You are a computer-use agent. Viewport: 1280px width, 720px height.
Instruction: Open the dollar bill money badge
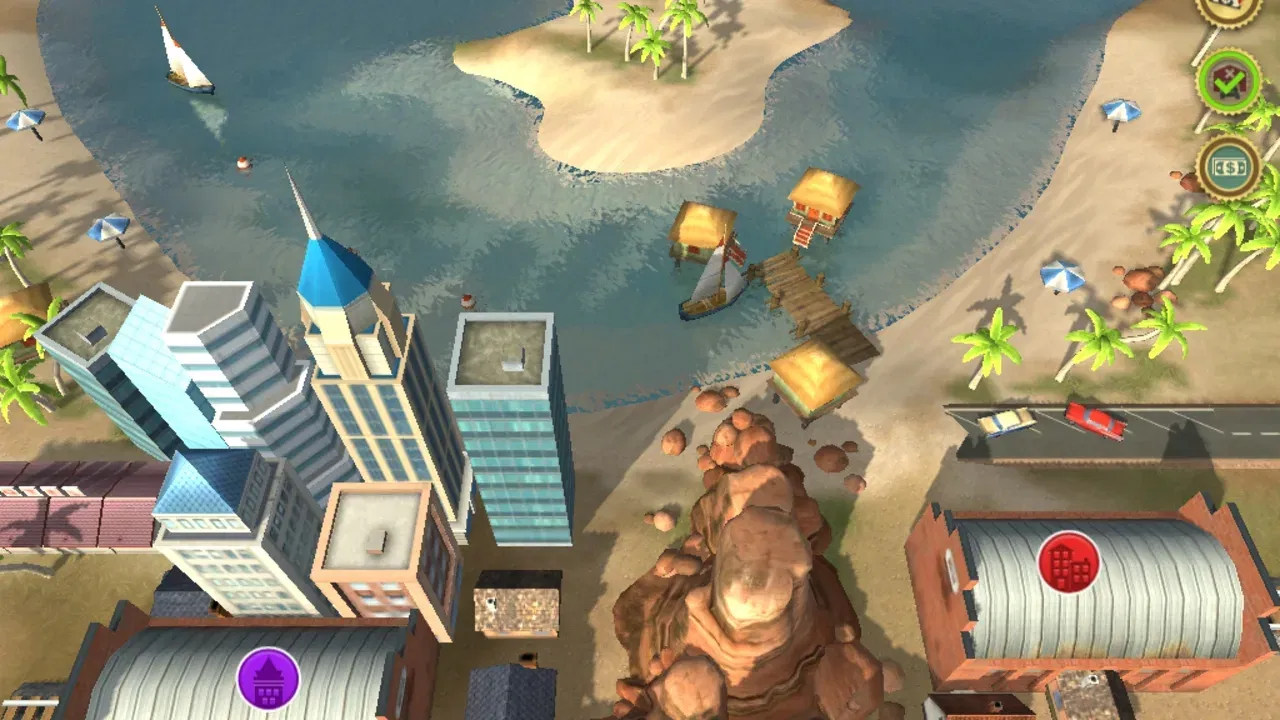[1229, 168]
